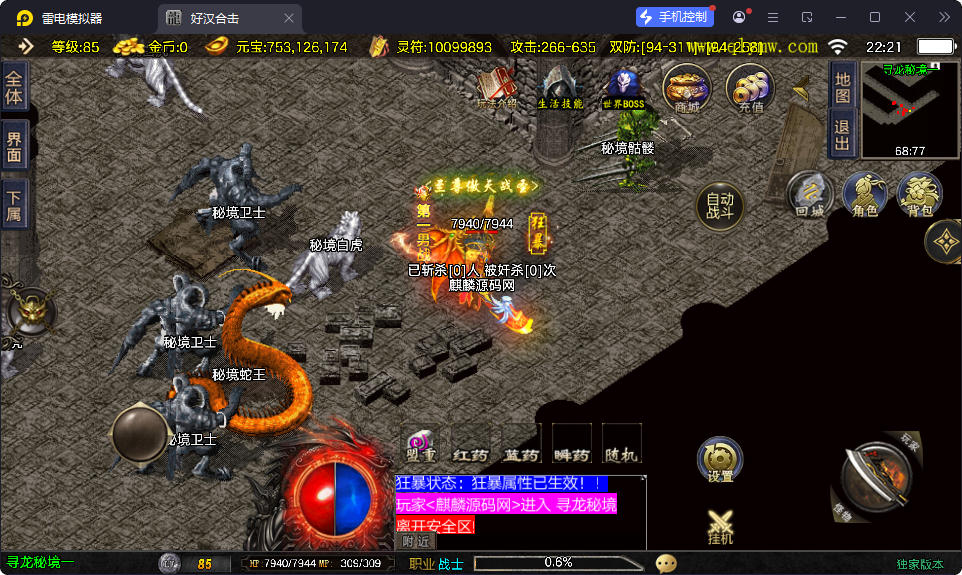Open the 充值 recharge menu
Viewport: 962px width, 575px height.
tap(750, 88)
